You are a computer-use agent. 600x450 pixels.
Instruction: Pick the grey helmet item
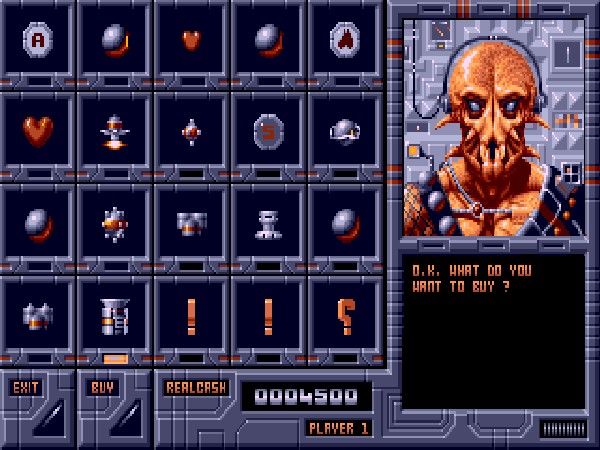[345, 131]
